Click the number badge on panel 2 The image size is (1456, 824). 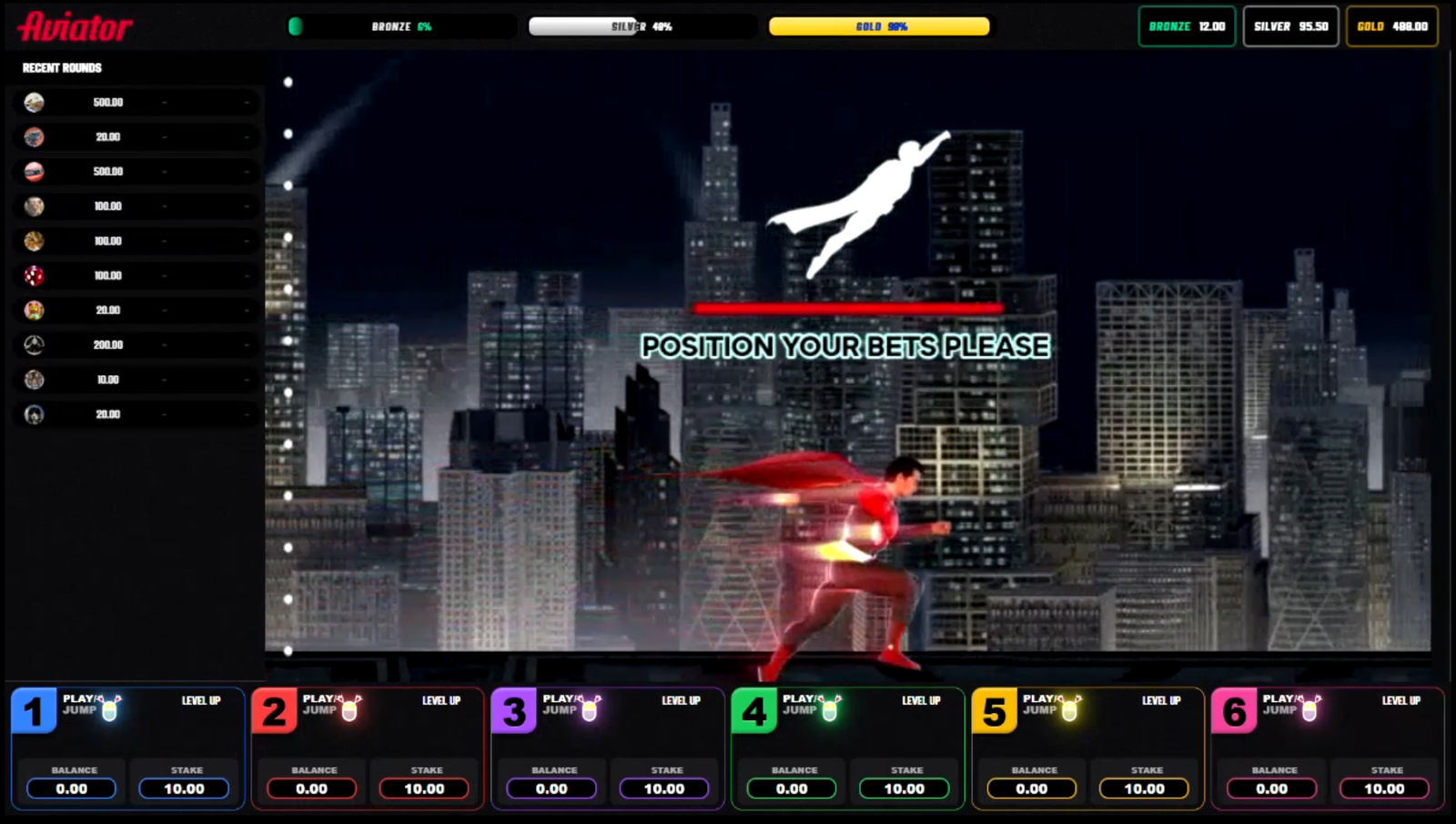[x=275, y=712]
